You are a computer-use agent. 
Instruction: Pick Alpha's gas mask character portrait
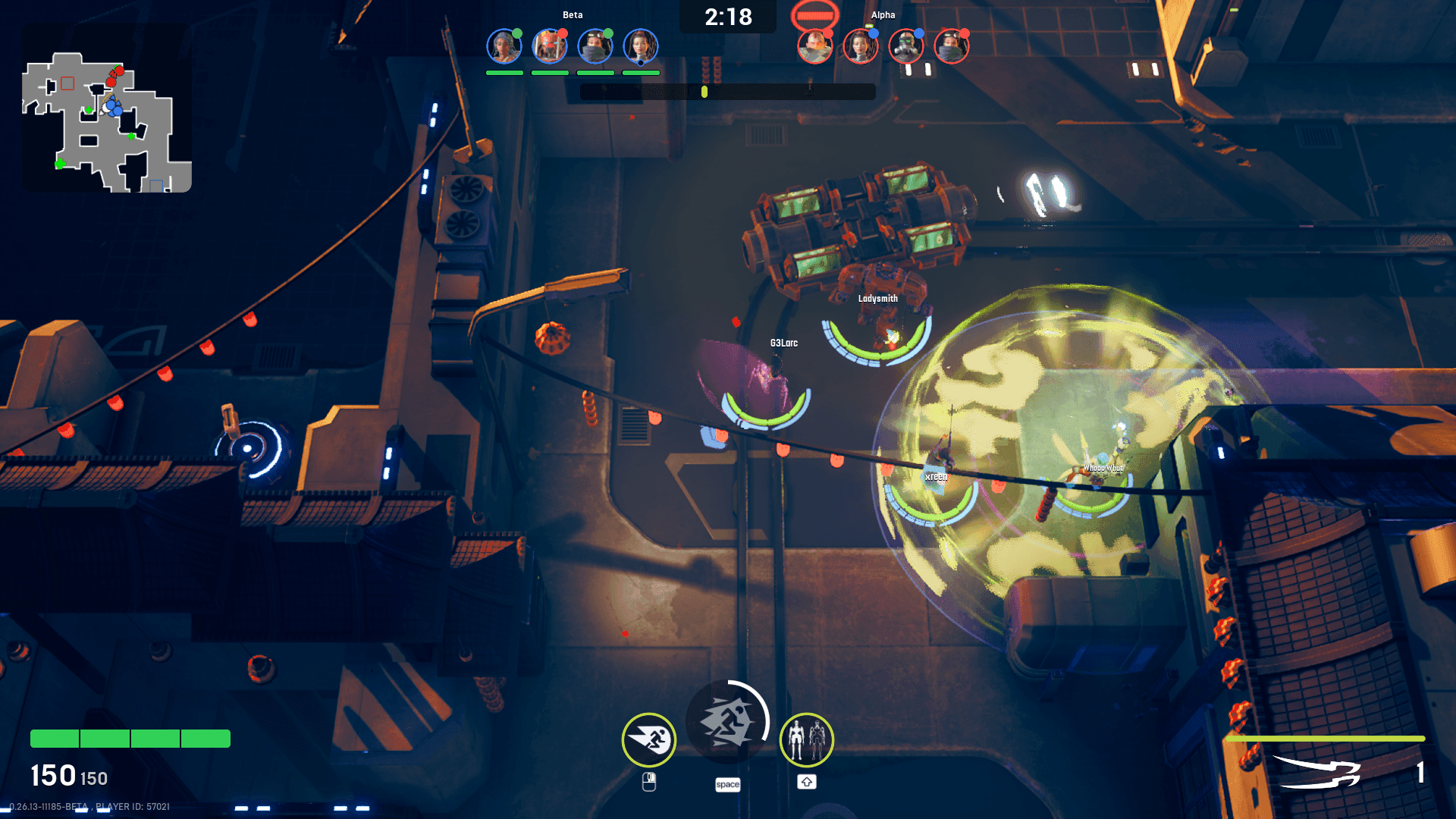pyautogui.click(x=906, y=46)
